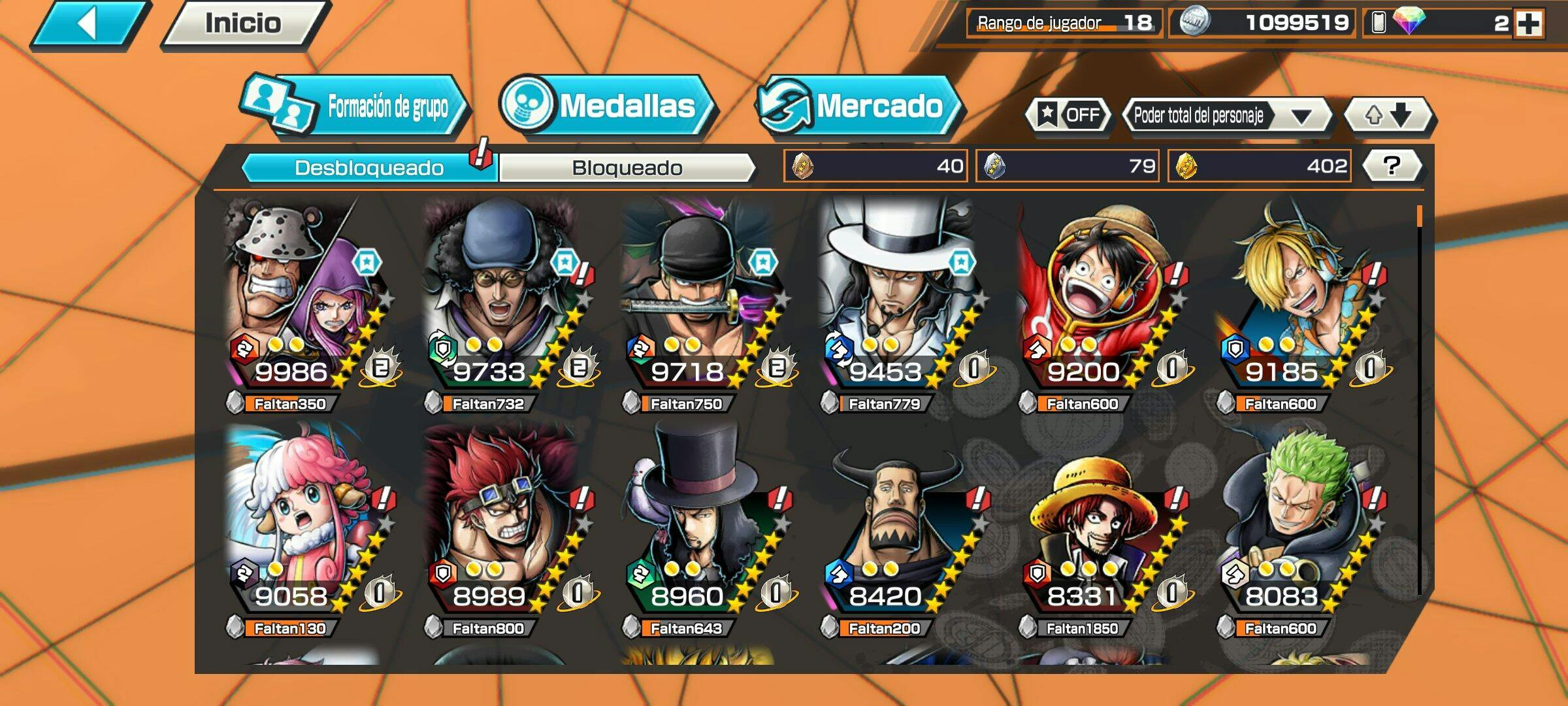Choose the 9453 power white top hat character
The width and height of the screenshot is (1568, 706).
tap(898, 301)
